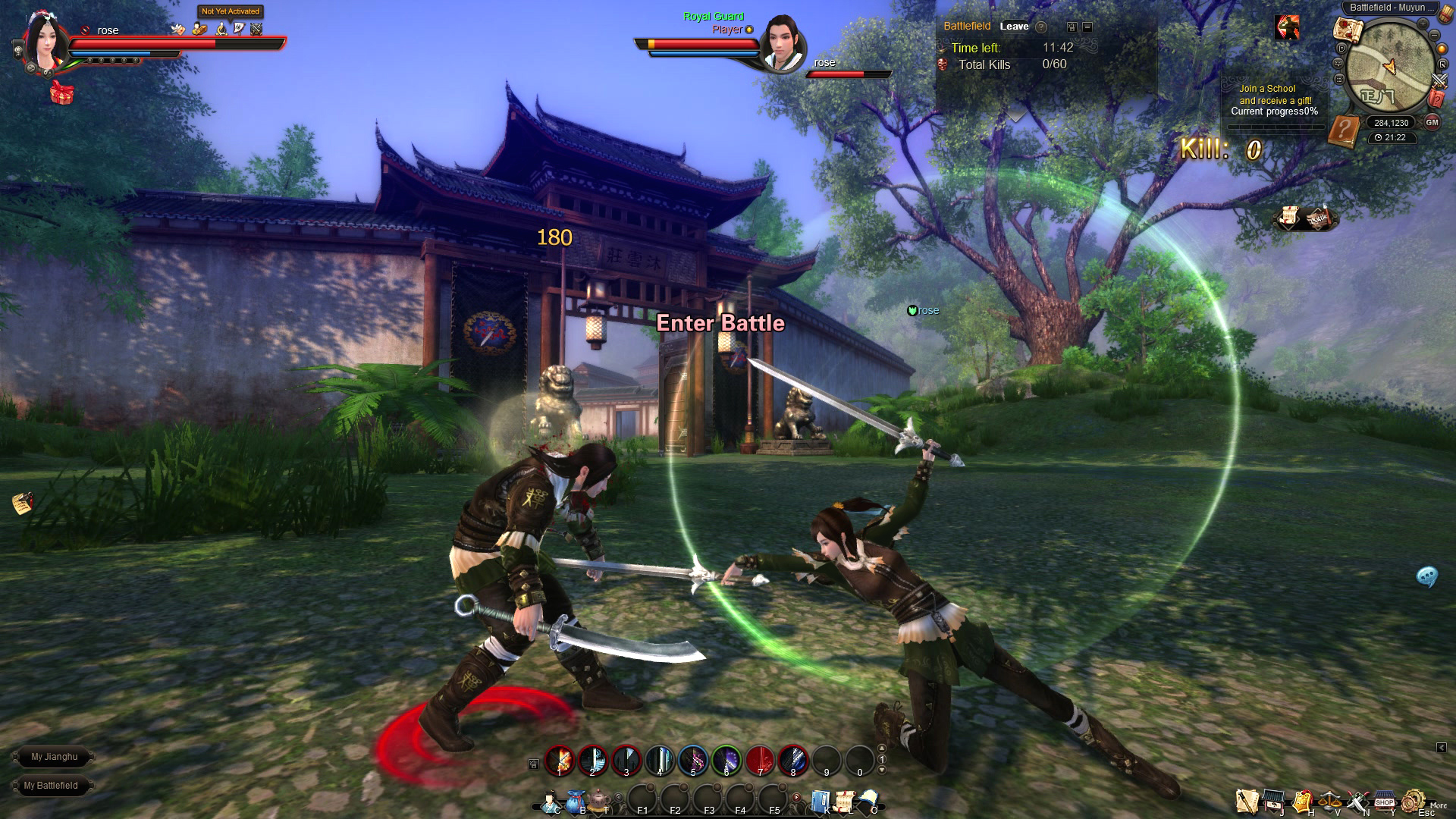Open the character portrait menu icon
The height and width of the screenshot is (819, 1456).
tap(550, 802)
